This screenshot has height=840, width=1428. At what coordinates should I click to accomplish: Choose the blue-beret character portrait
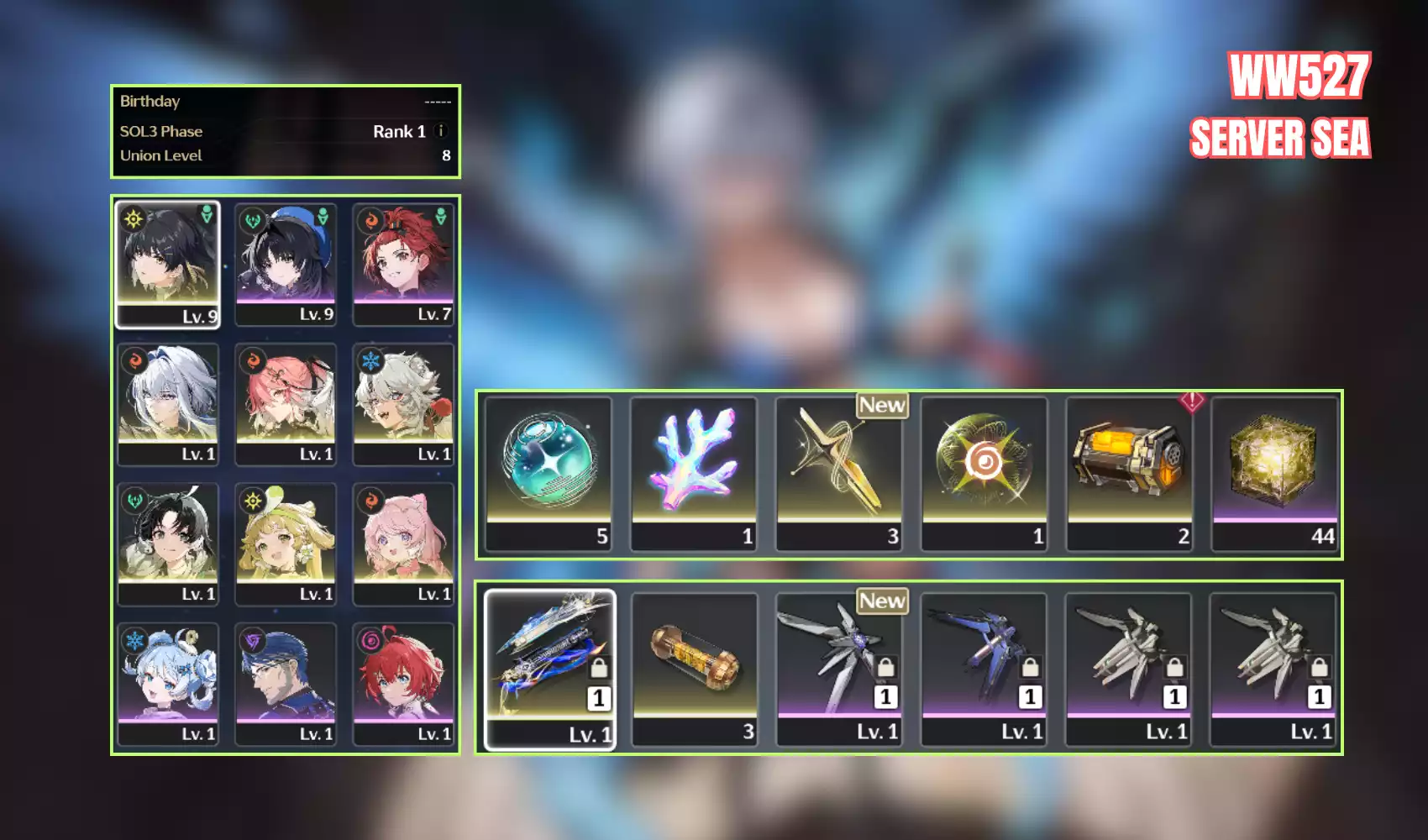tap(286, 263)
